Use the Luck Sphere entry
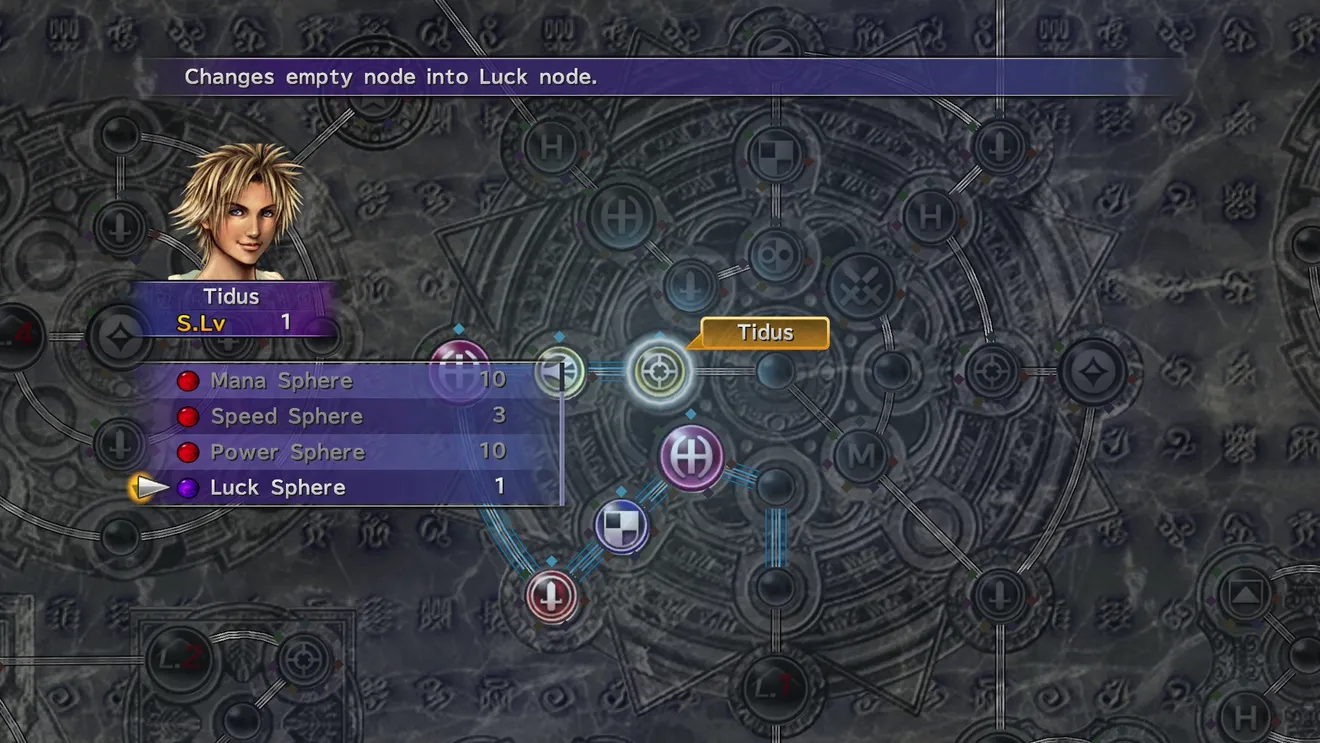The height and width of the screenshot is (743, 1320). [278, 488]
